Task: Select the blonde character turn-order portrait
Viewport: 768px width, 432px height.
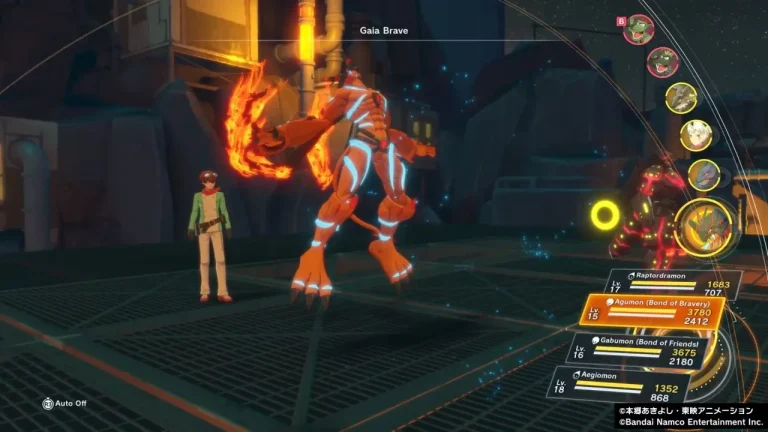Action: point(696,135)
